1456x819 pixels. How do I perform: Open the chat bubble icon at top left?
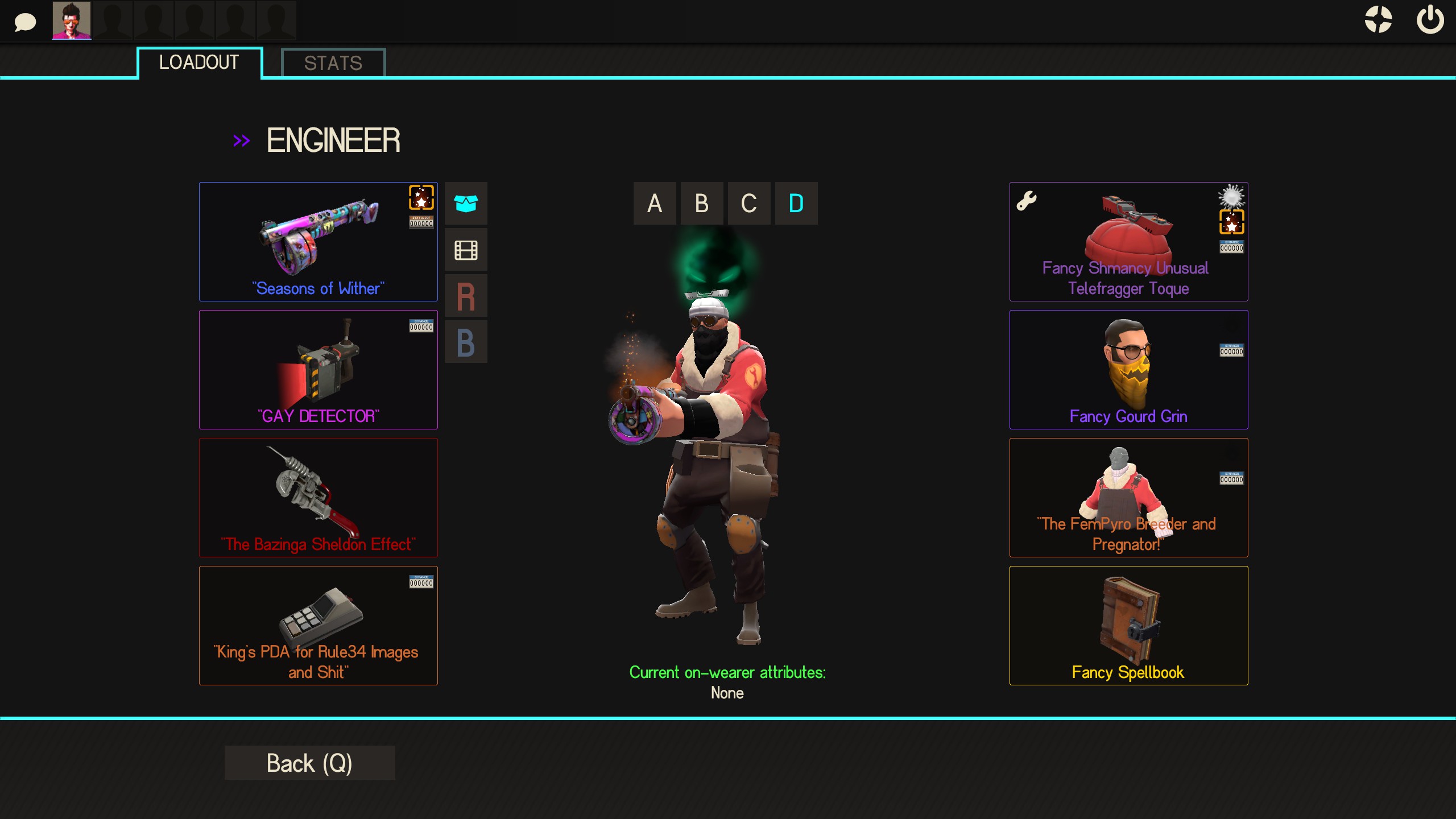[24, 21]
